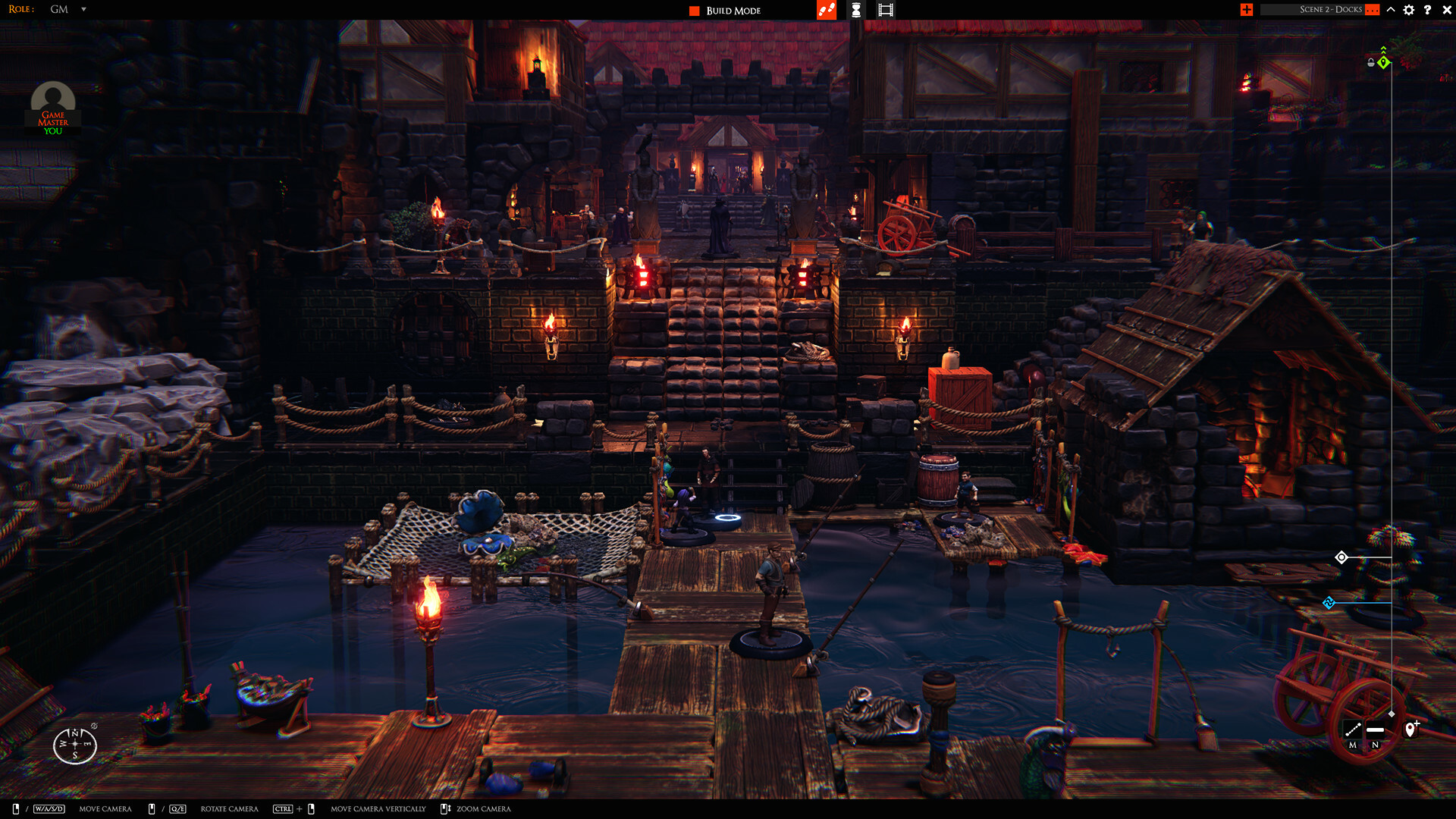Create a new scene with the plus button
The height and width of the screenshot is (819, 1456).
pyautogui.click(x=1246, y=10)
